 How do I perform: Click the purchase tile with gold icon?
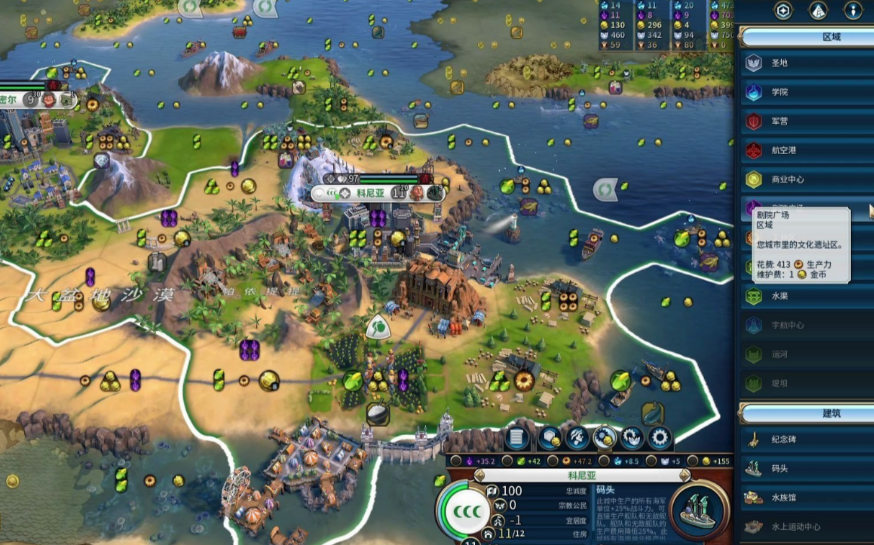[x=550, y=437]
